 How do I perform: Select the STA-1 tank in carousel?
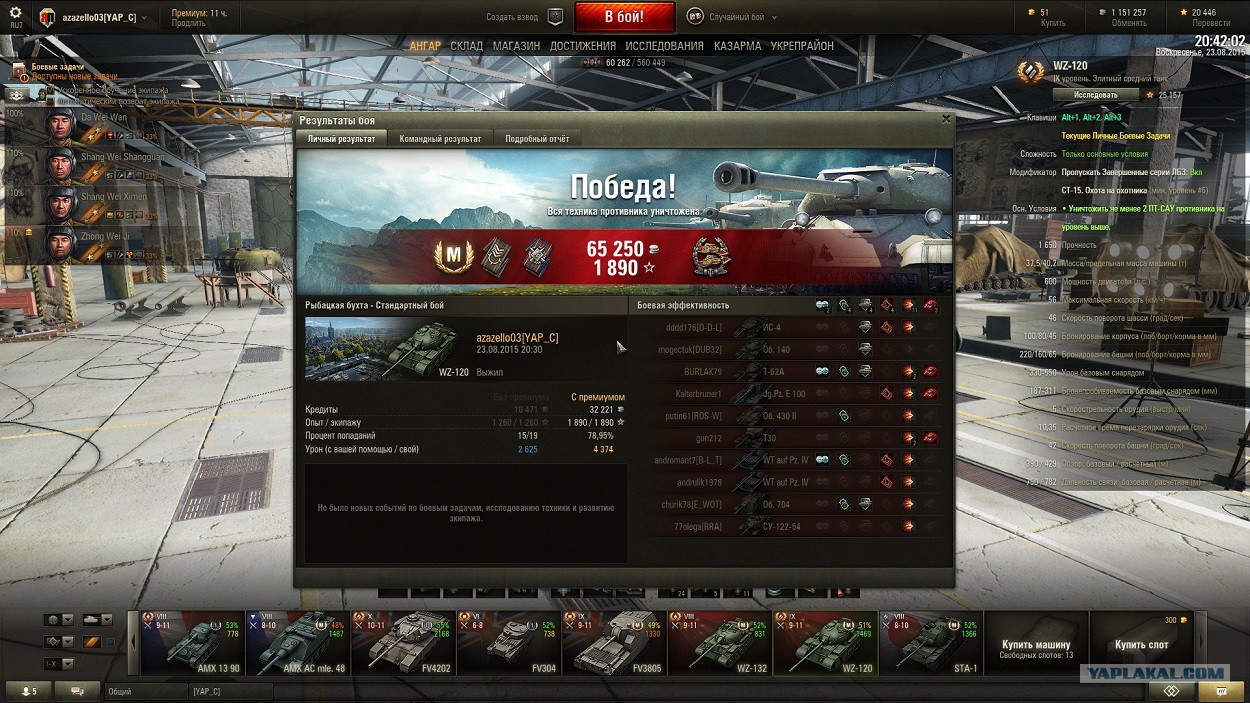(x=930, y=643)
